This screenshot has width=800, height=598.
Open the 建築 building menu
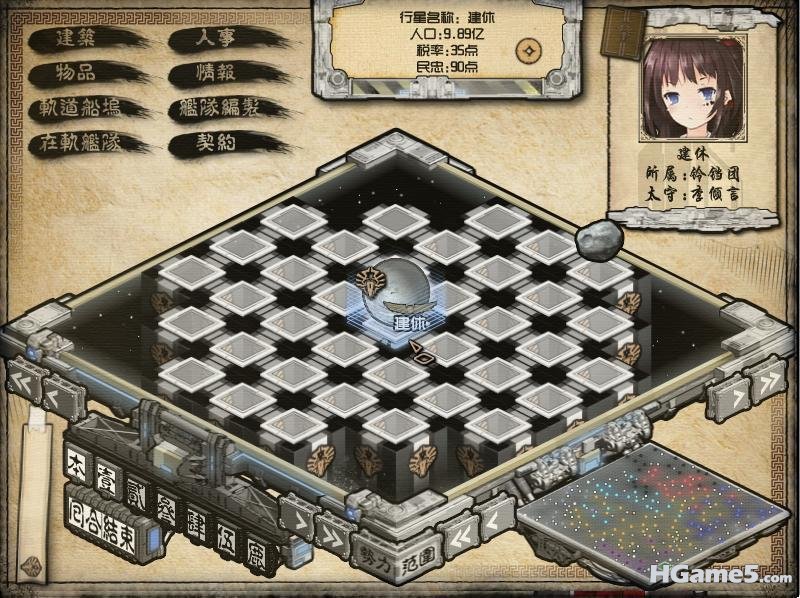[x=77, y=39]
